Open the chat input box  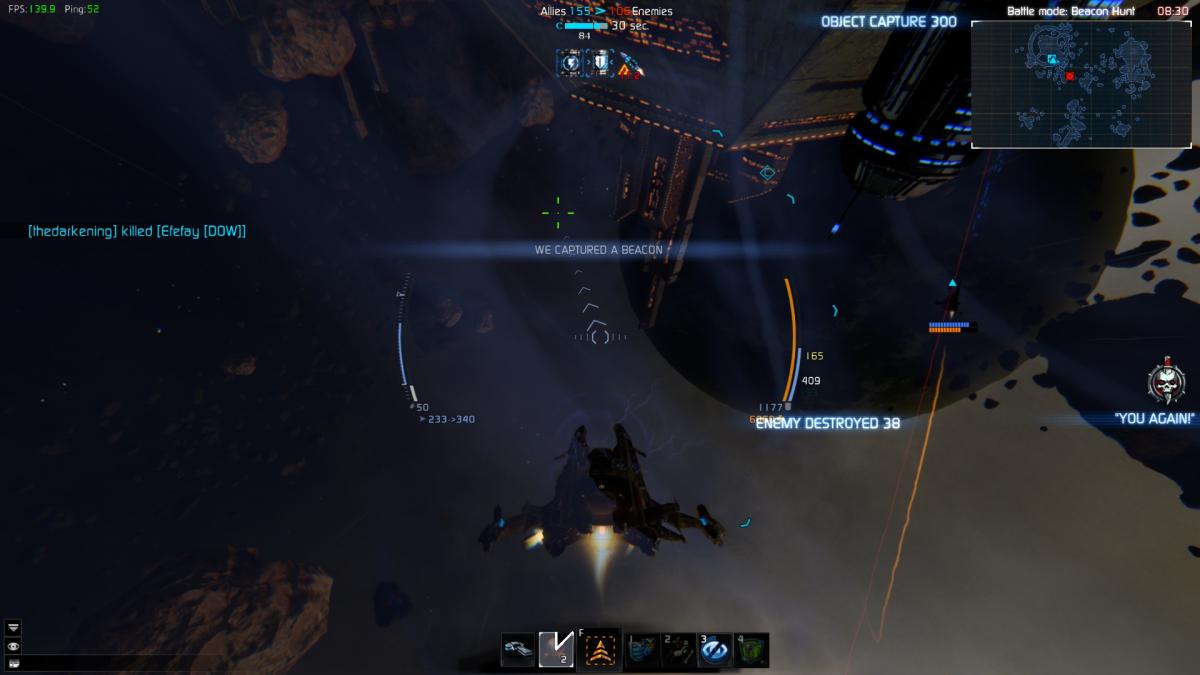click(x=13, y=662)
